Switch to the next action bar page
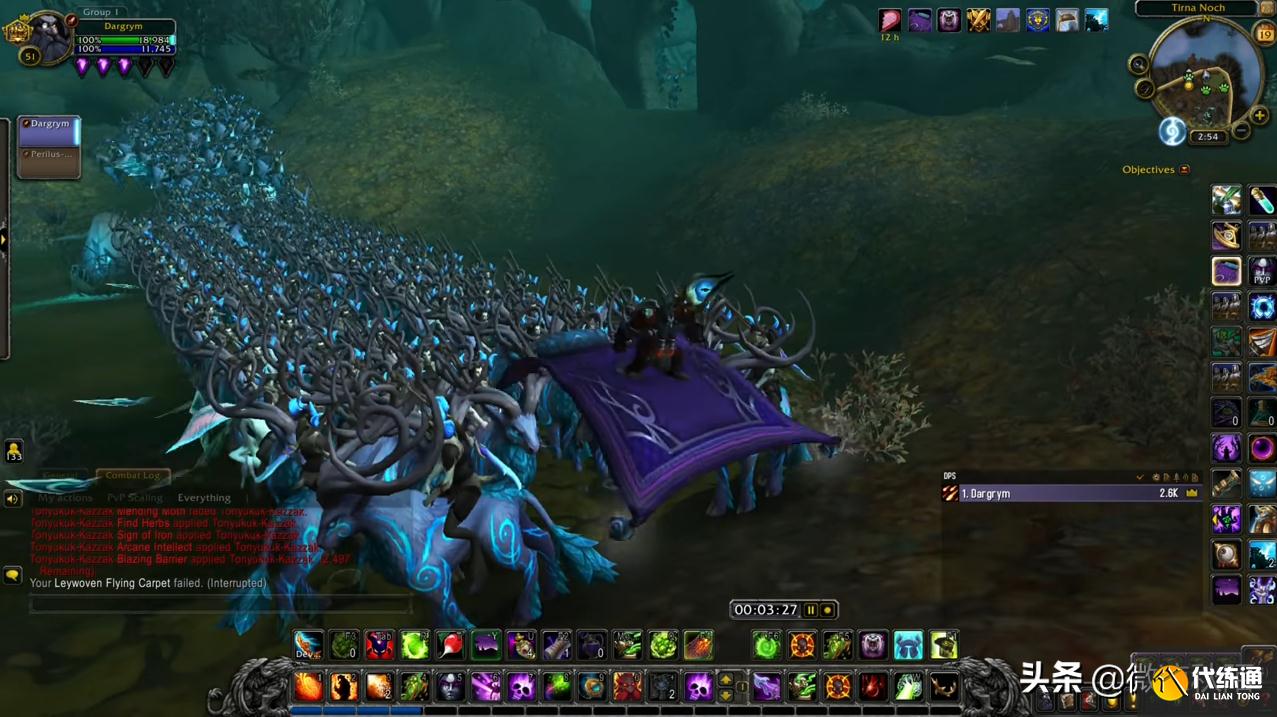The width and height of the screenshot is (1277, 717). 726,680
